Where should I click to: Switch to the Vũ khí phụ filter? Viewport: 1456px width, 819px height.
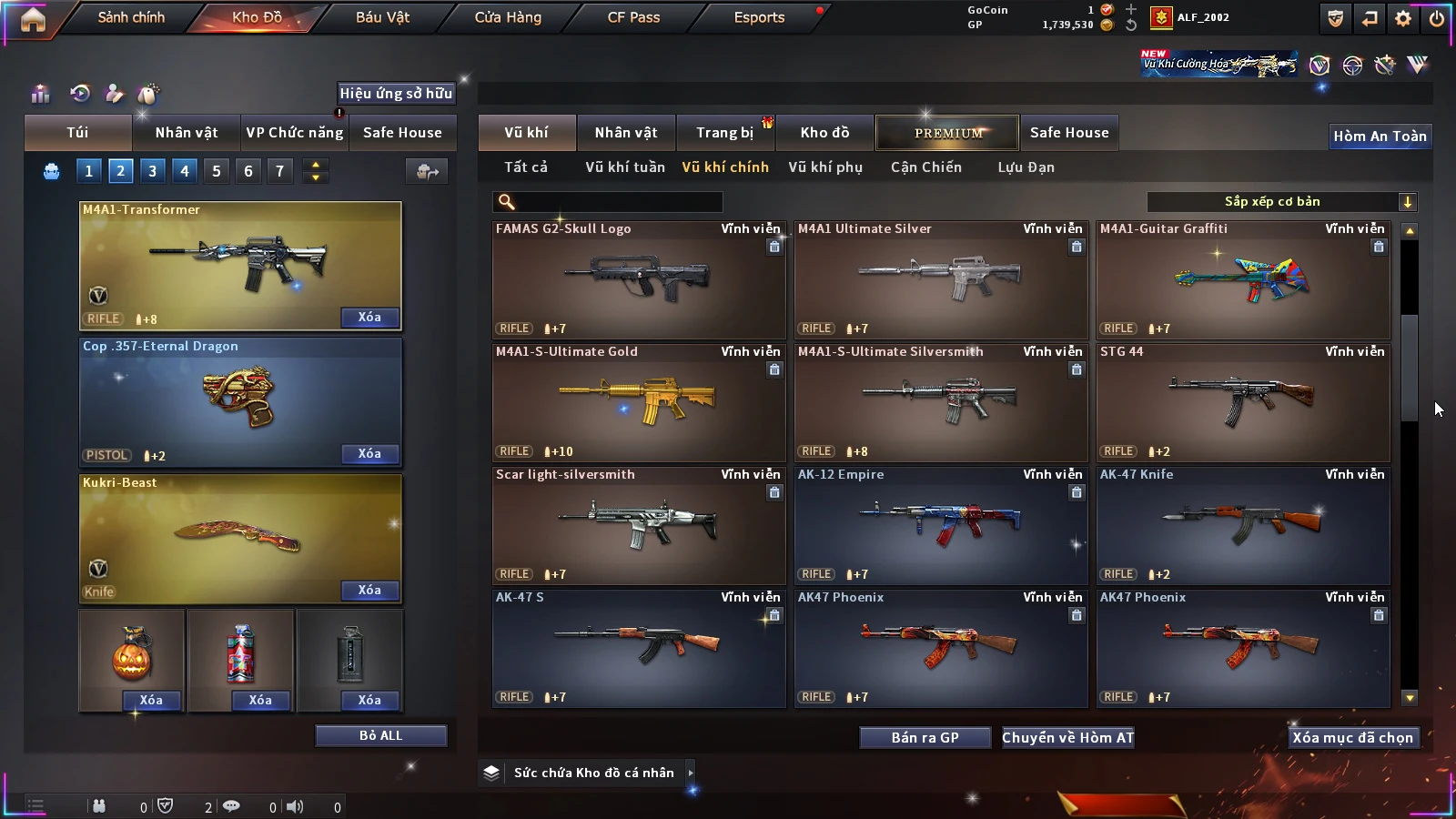pyautogui.click(x=824, y=167)
